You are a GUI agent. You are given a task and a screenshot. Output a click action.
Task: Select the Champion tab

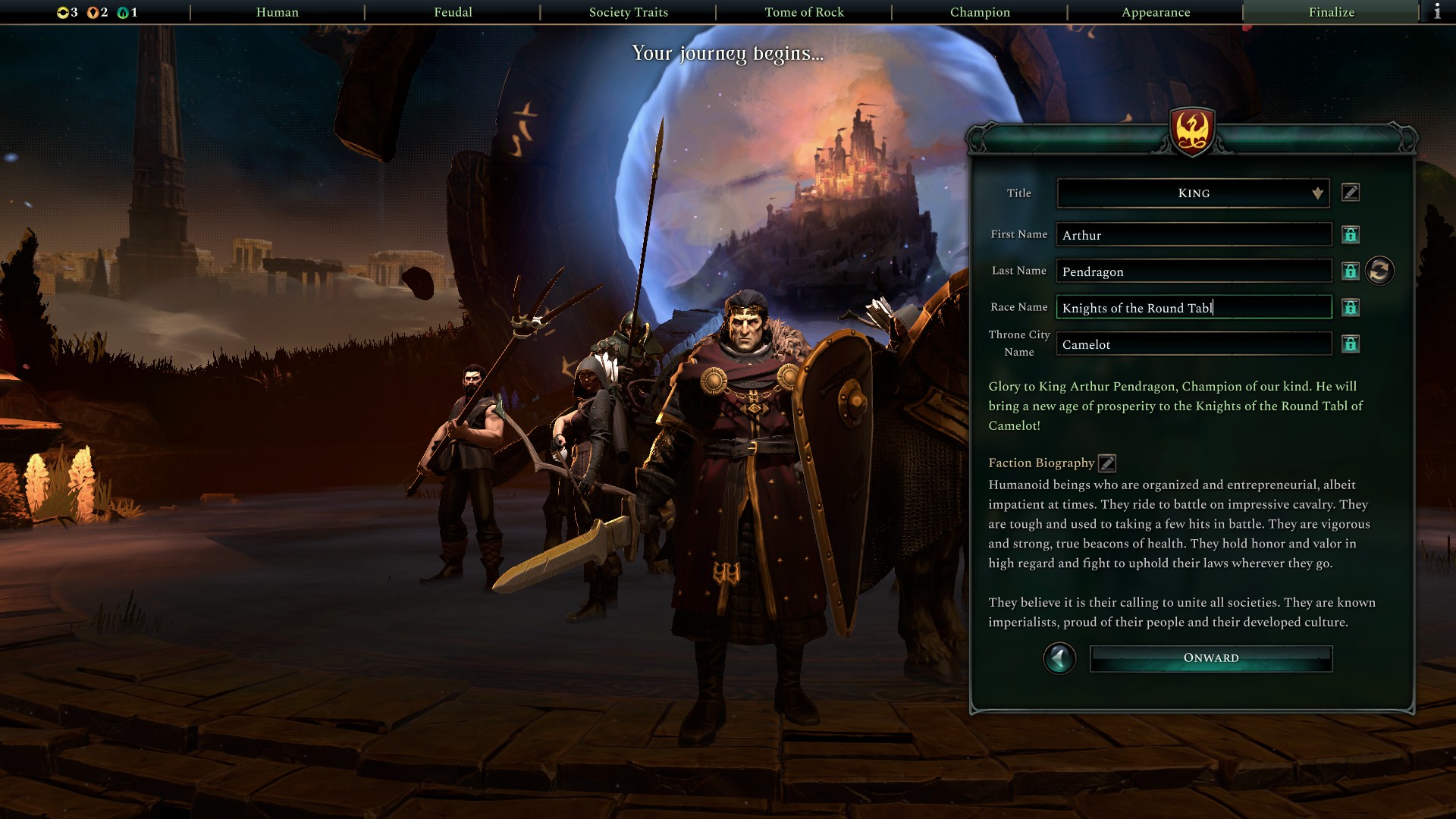coord(979,12)
